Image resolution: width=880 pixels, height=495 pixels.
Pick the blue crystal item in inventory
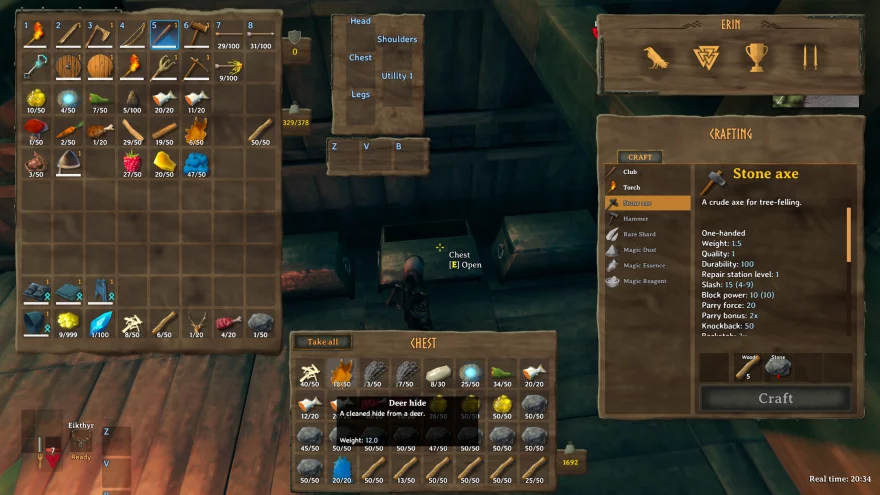point(102,321)
